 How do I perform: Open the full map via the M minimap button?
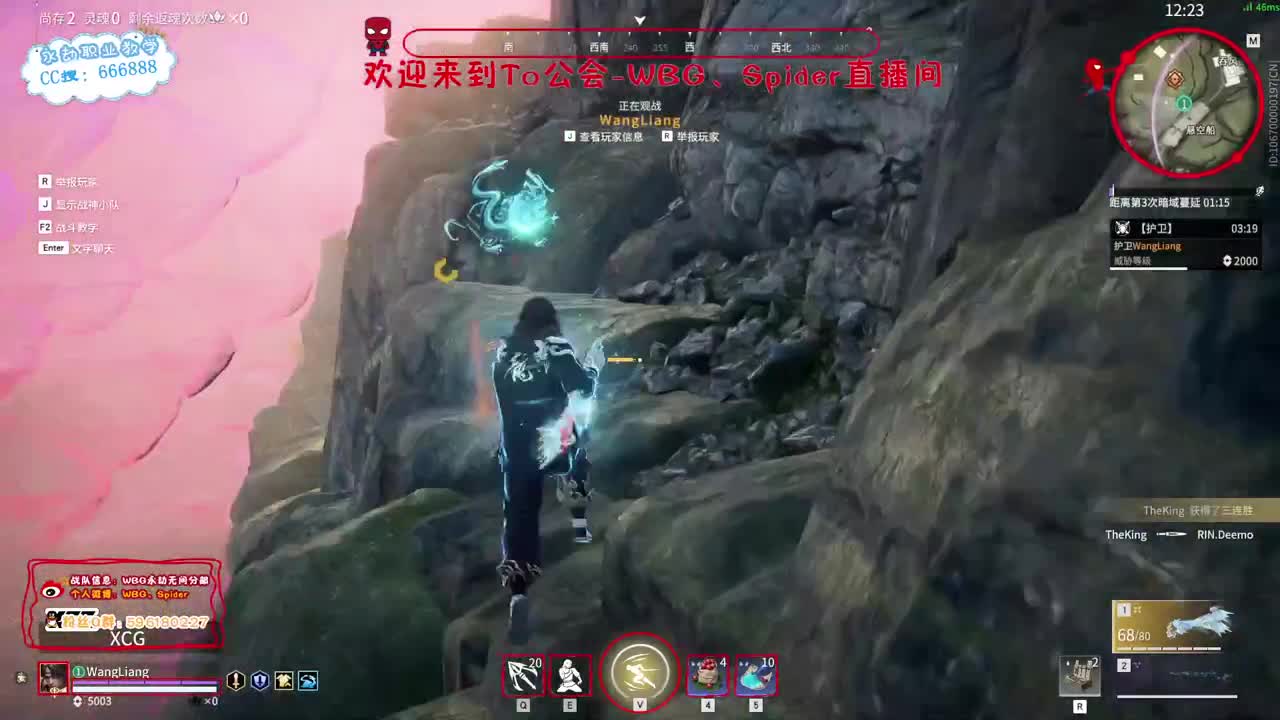[x=1254, y=41]
